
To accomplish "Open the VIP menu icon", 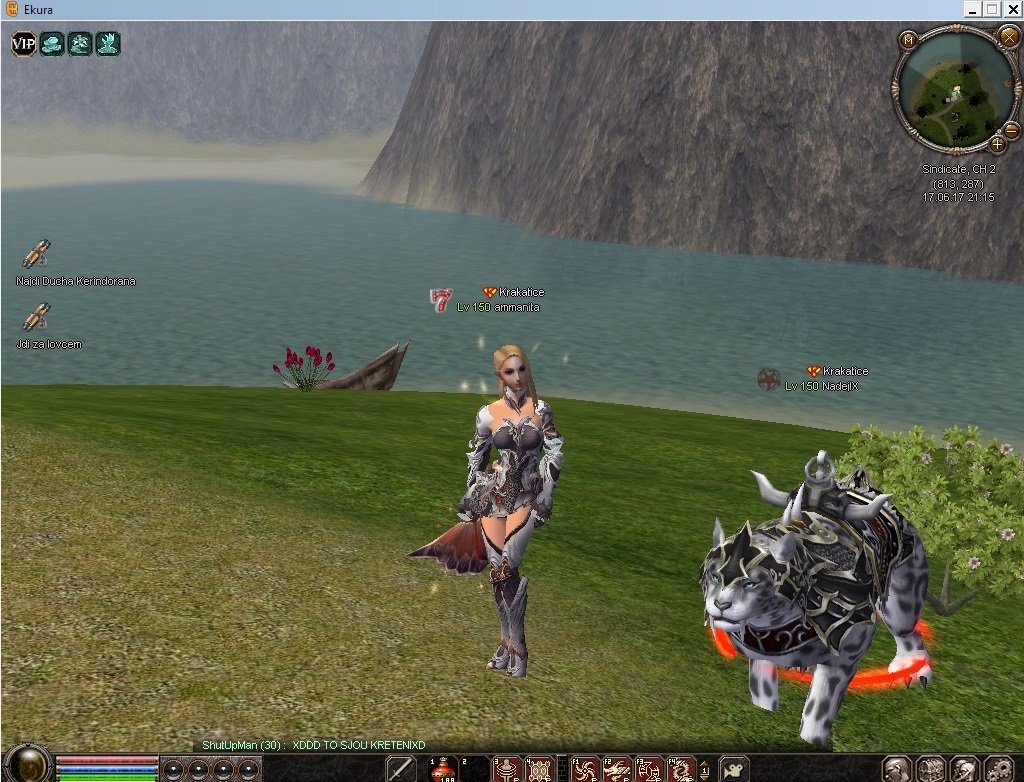I will coord(23,43).
